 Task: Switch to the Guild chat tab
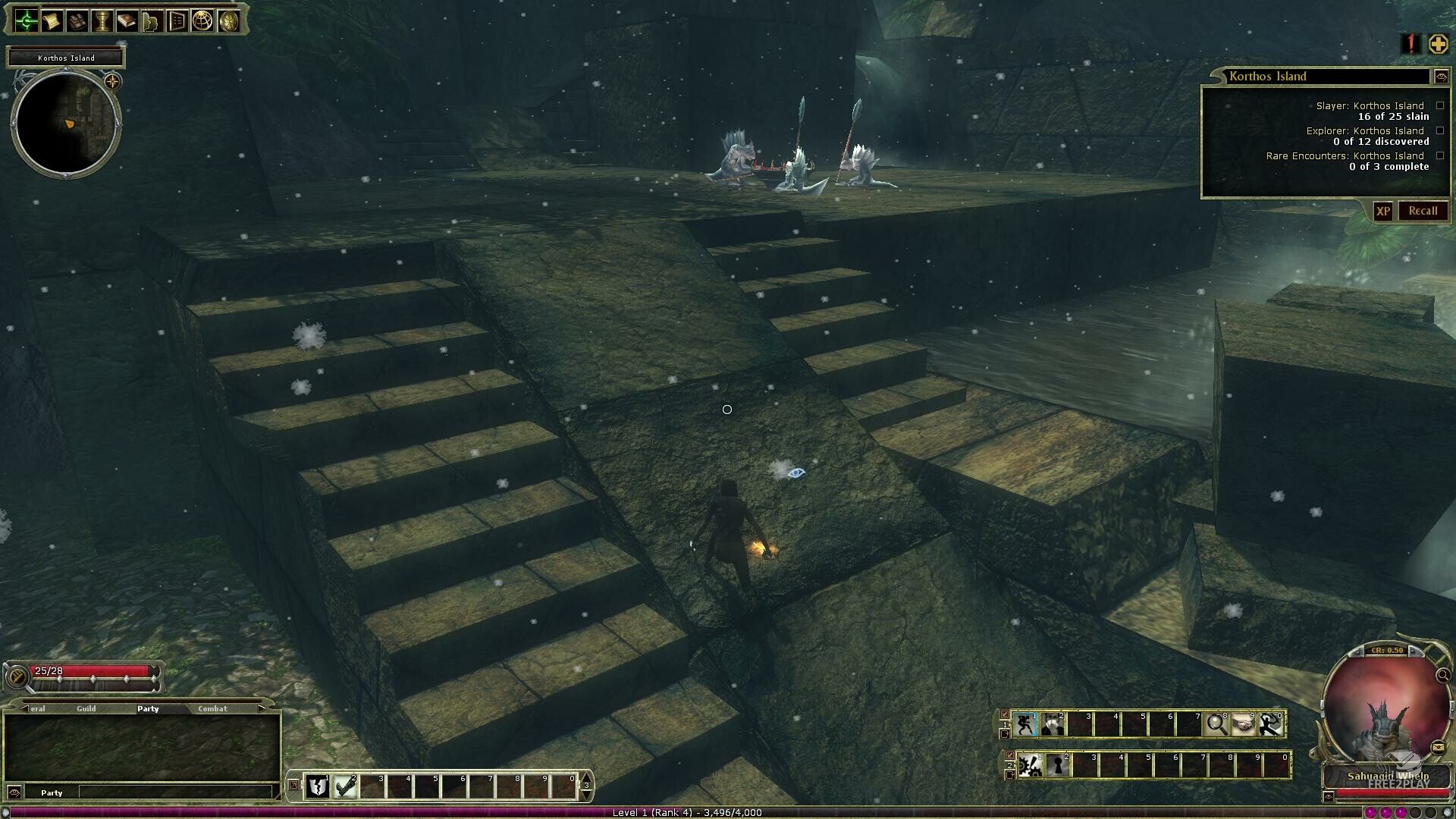(x=86, y=708)
